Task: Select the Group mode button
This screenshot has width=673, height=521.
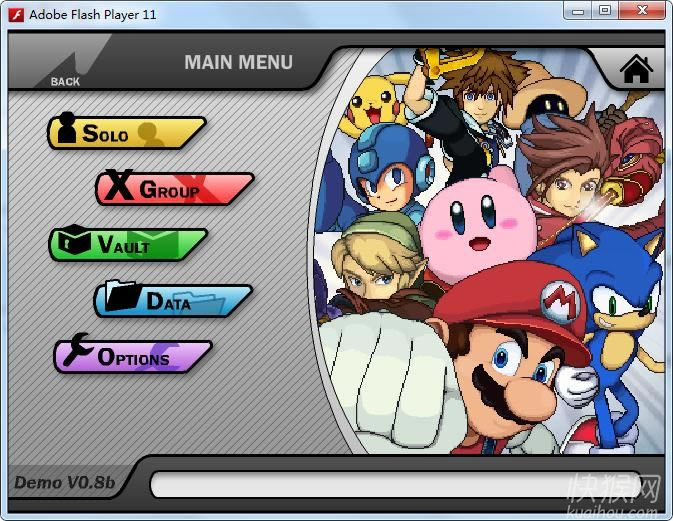Action: click(x=173, y=189)
